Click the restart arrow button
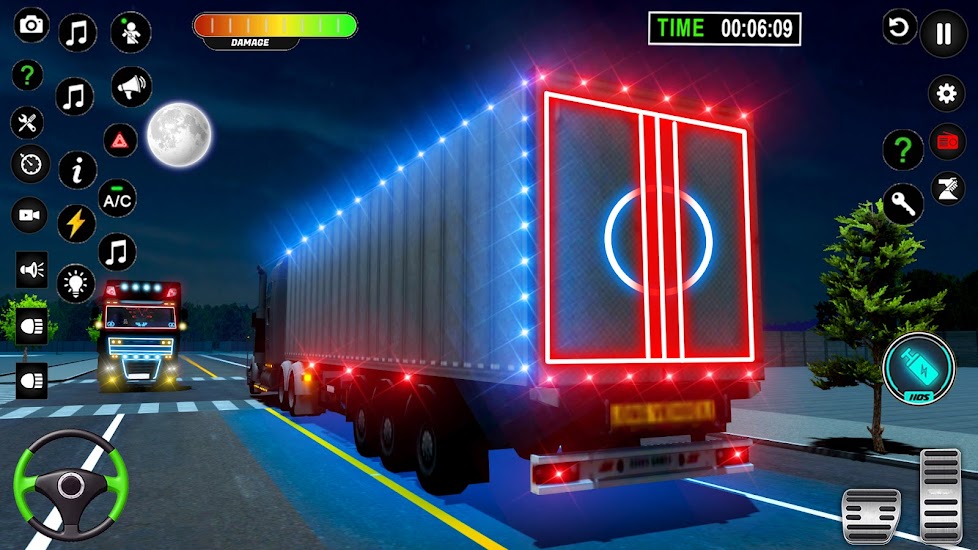The height and width of the screenshot is (550, 978). pyautogui.click(x=899, y=27)
